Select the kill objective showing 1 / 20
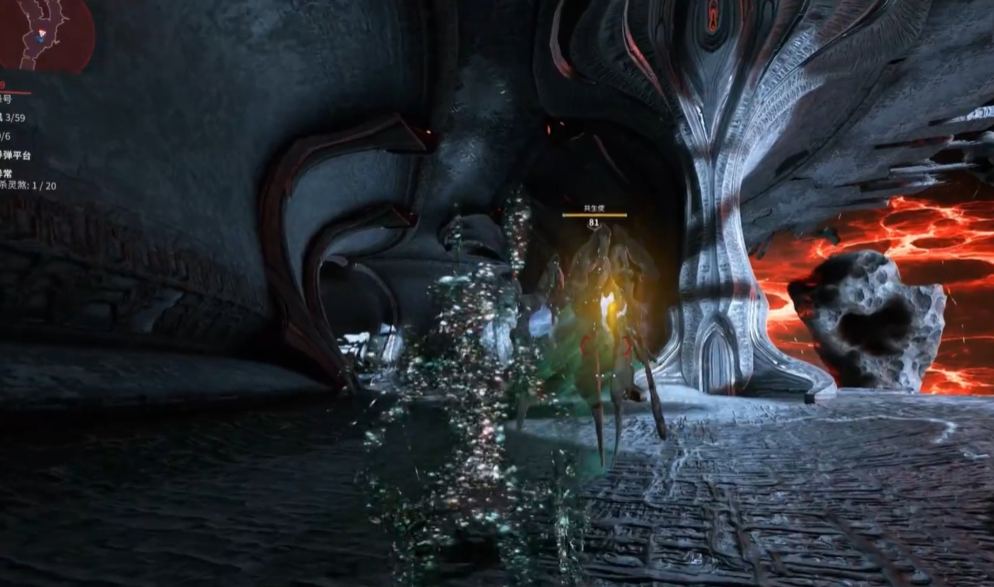Image resolution: width=994 pixels, height=587 pixels. coord(28,186)
